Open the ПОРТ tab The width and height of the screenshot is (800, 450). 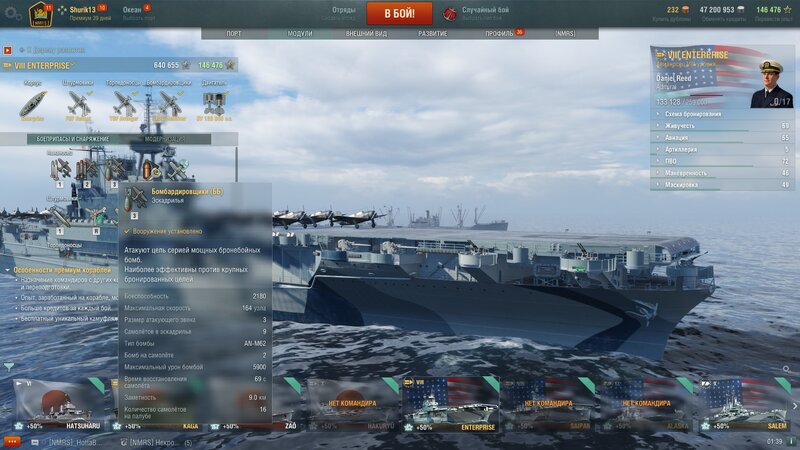click(233, 33)
